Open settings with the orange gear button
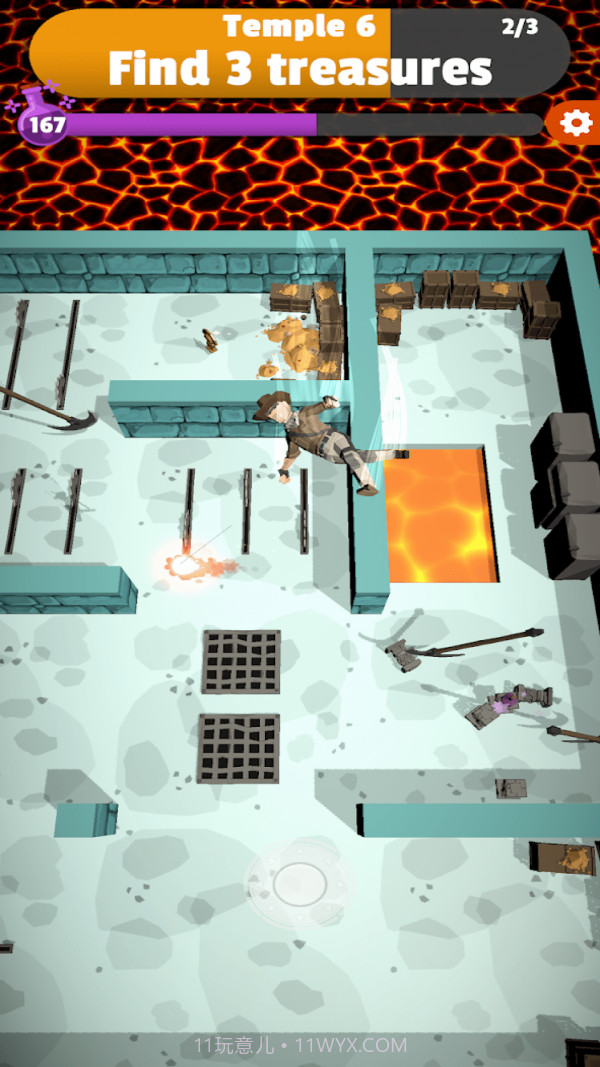 (575, 123)
